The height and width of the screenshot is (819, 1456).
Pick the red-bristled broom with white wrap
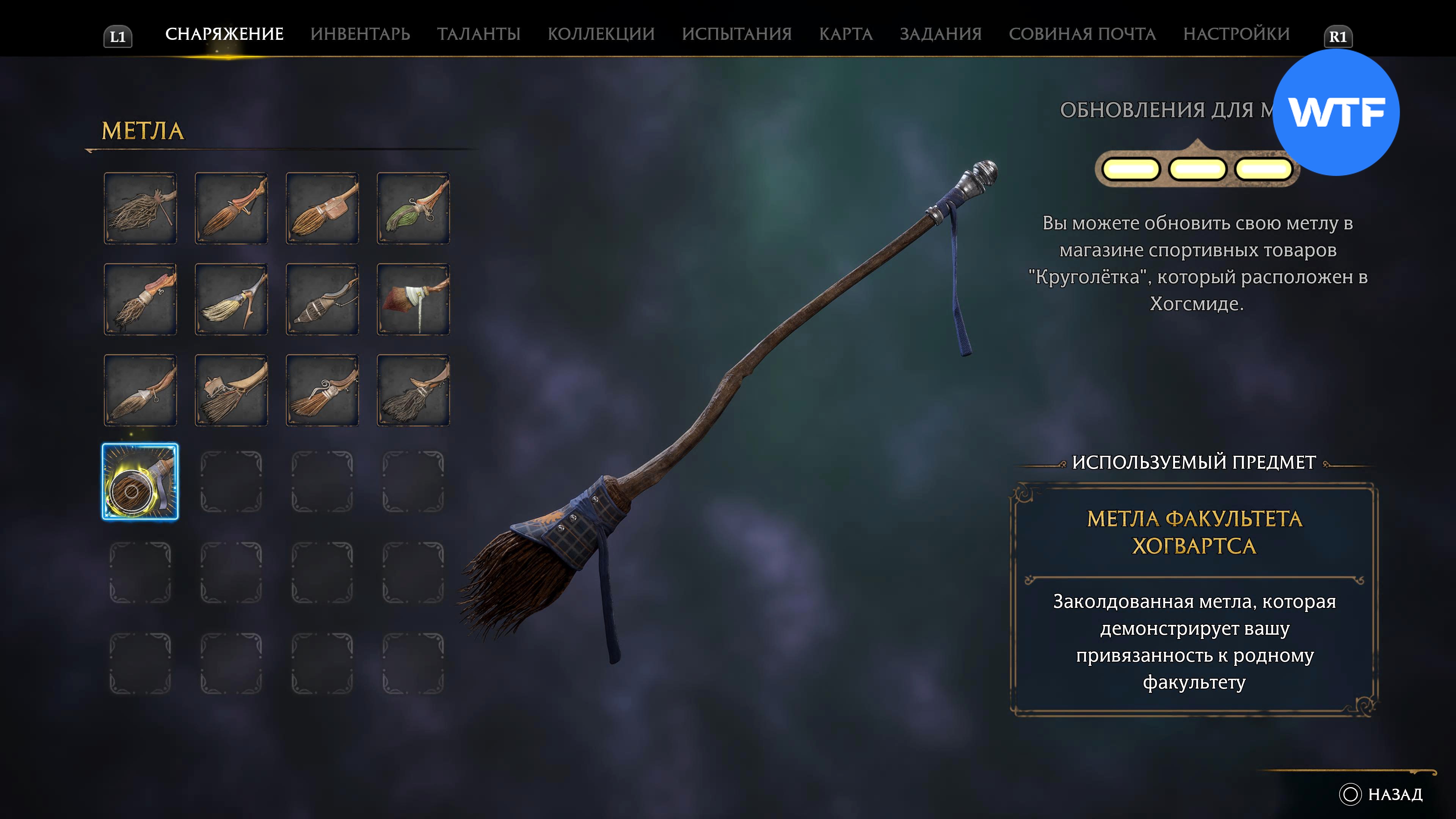pos(413,300)
